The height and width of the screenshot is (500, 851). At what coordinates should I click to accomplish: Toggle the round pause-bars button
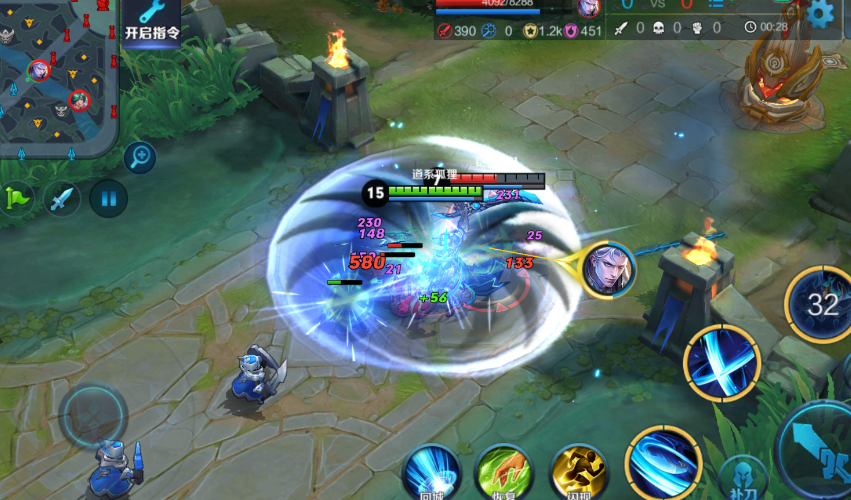(x=108, y=198)
